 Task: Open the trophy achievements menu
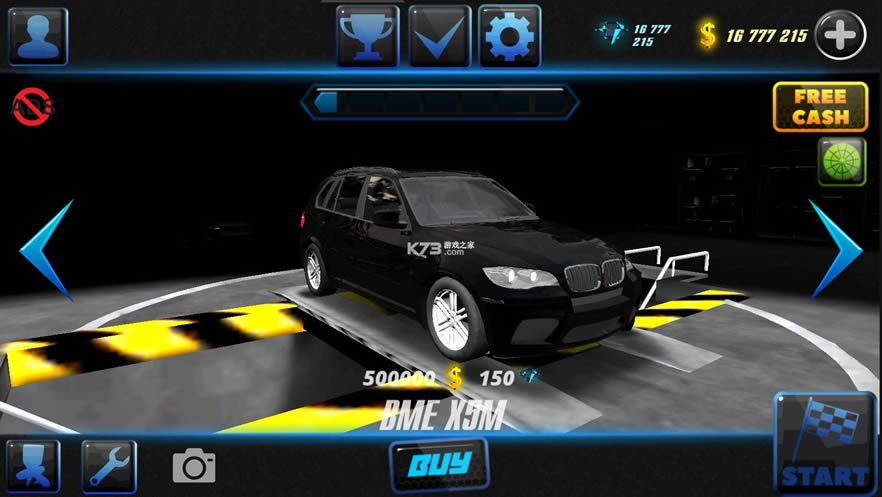(367, 36)
